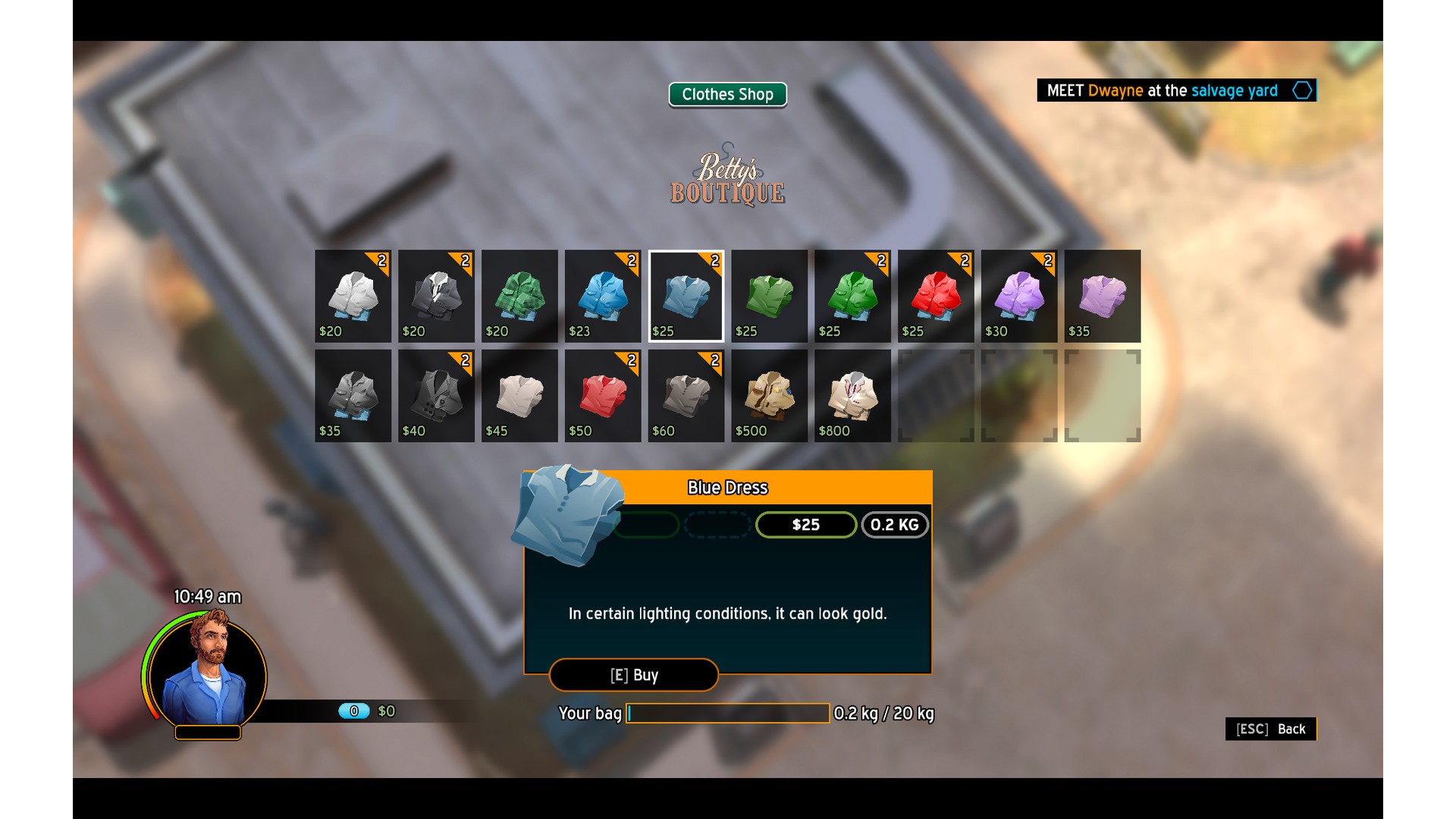Viewport: 1456px width, 819px height.
Task: Select the $50 red dress
Action: tap(603, 395)
